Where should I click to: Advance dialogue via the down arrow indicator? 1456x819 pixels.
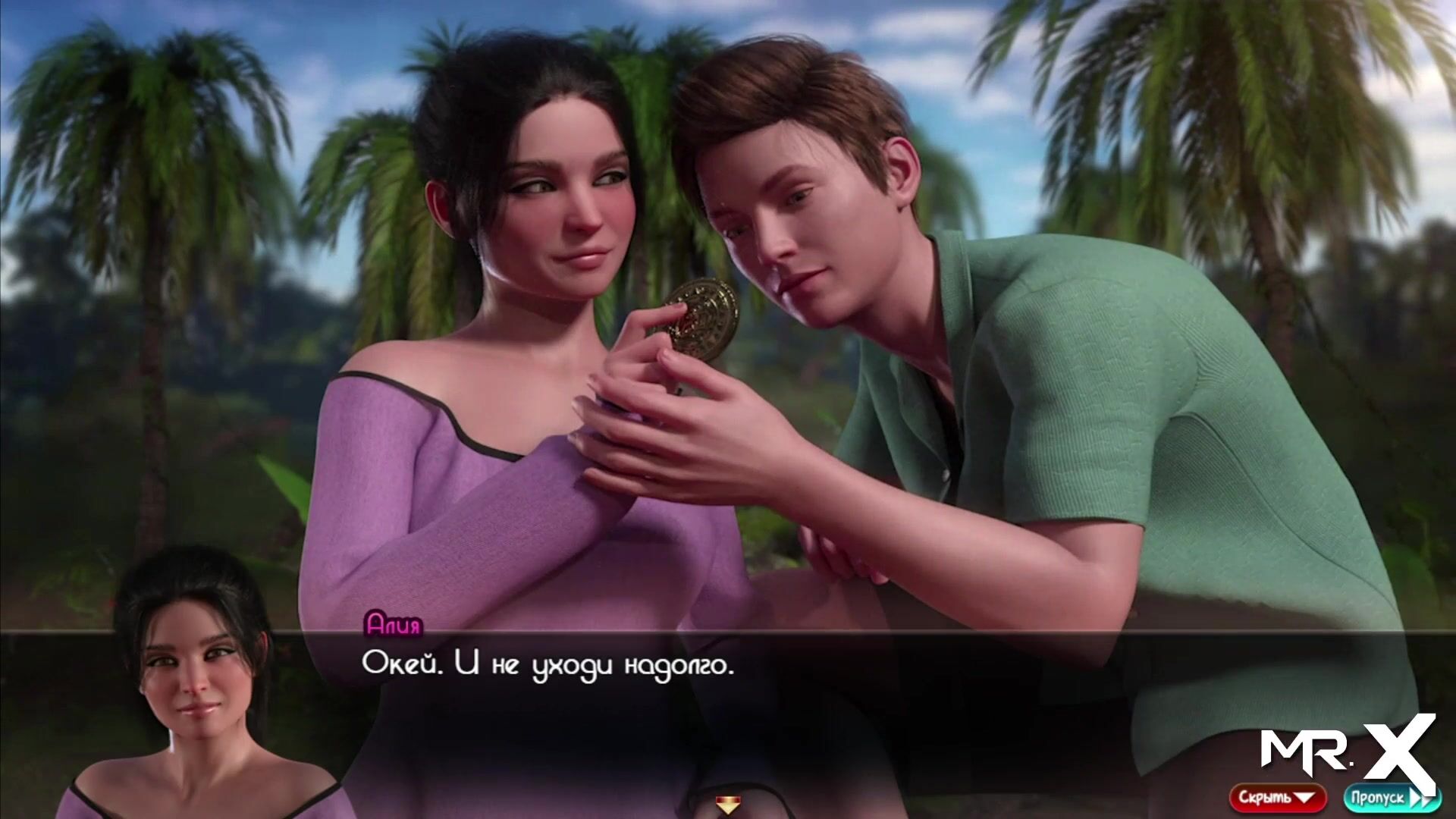728,805
